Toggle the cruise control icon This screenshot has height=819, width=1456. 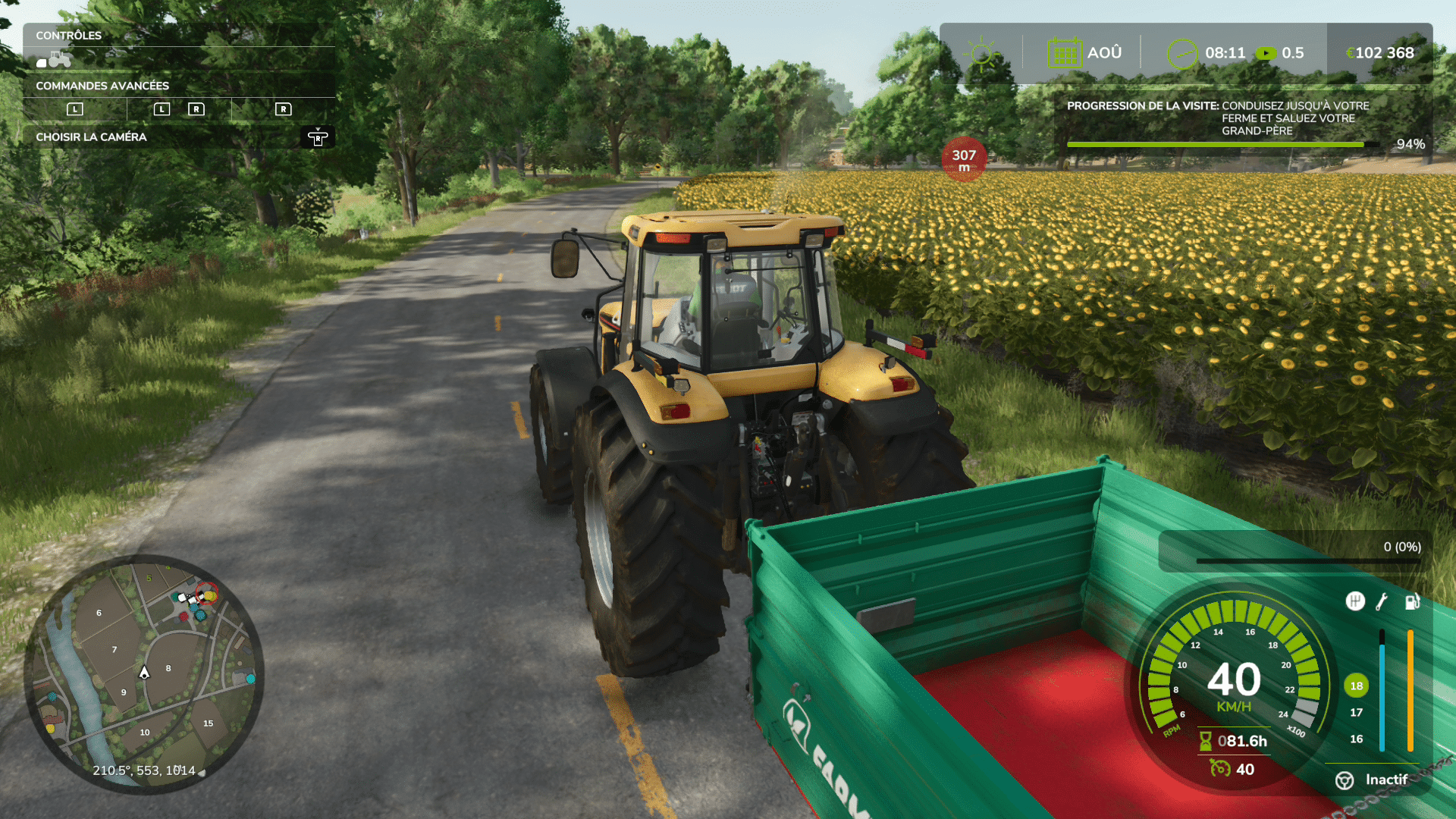click(x=1219, y=769)
